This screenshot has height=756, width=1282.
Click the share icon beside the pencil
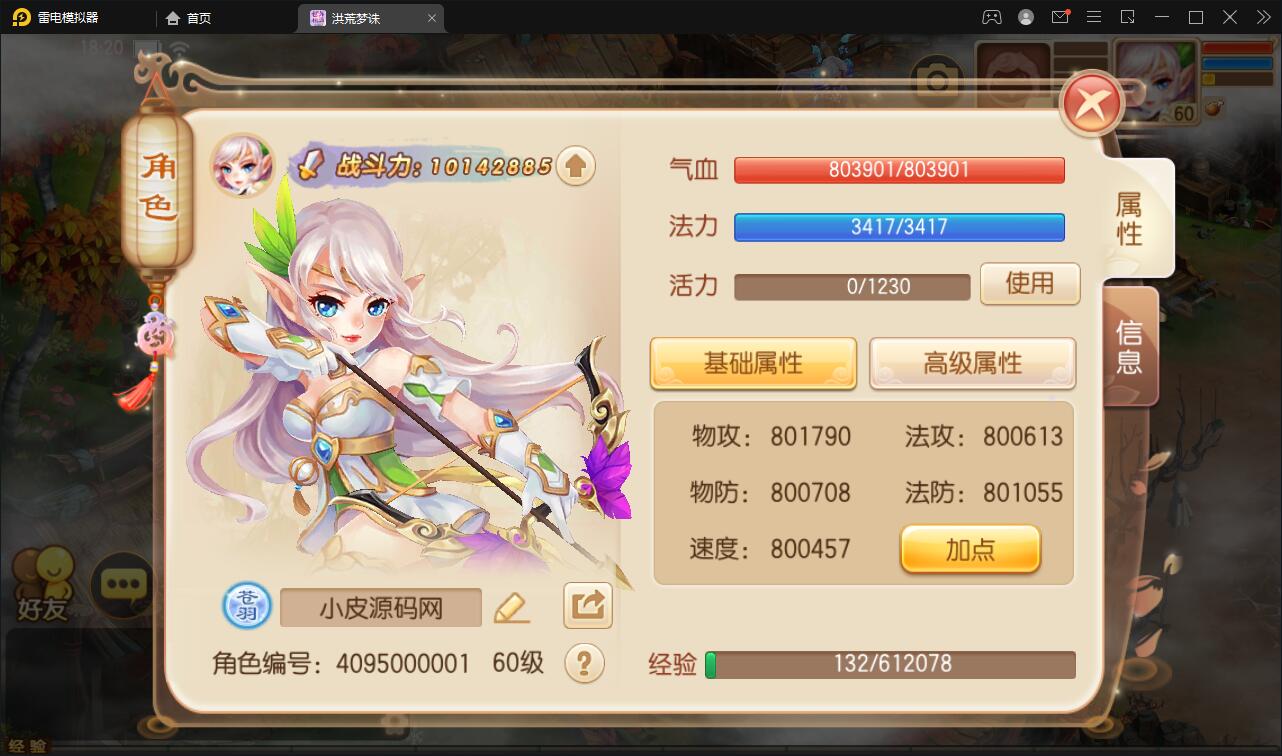[x=587, y=606]
